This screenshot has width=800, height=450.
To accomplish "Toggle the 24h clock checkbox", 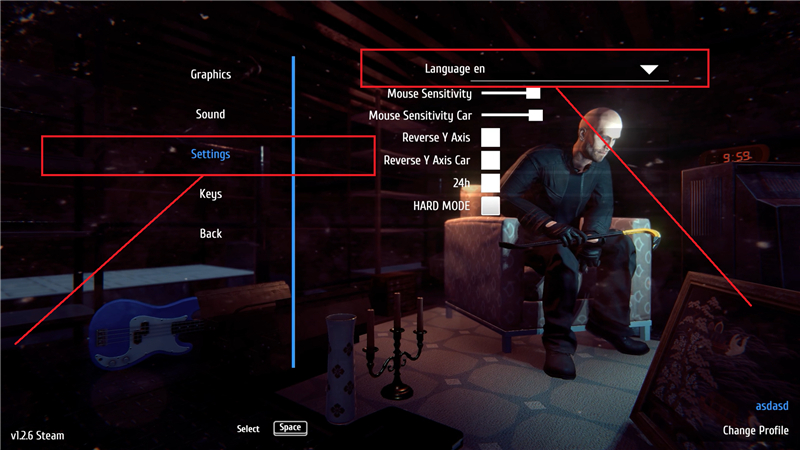I will (x=490, y=183).
